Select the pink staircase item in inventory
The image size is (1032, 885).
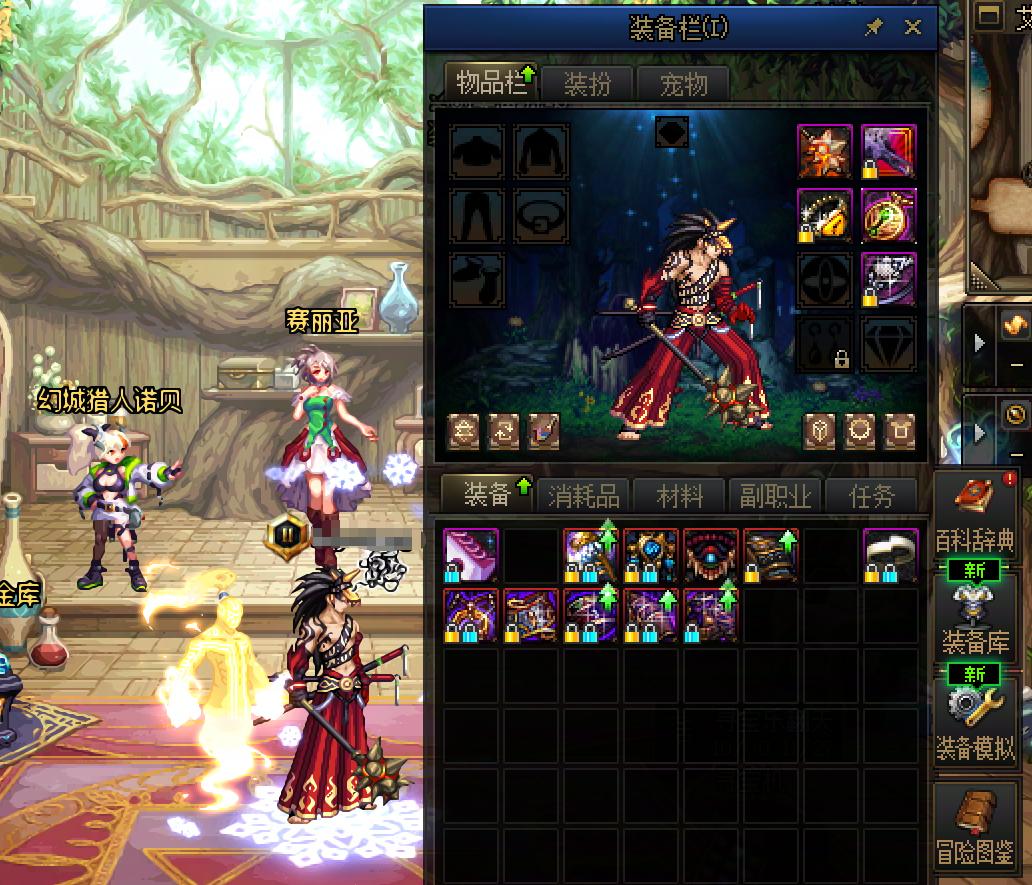click(470, 555)
